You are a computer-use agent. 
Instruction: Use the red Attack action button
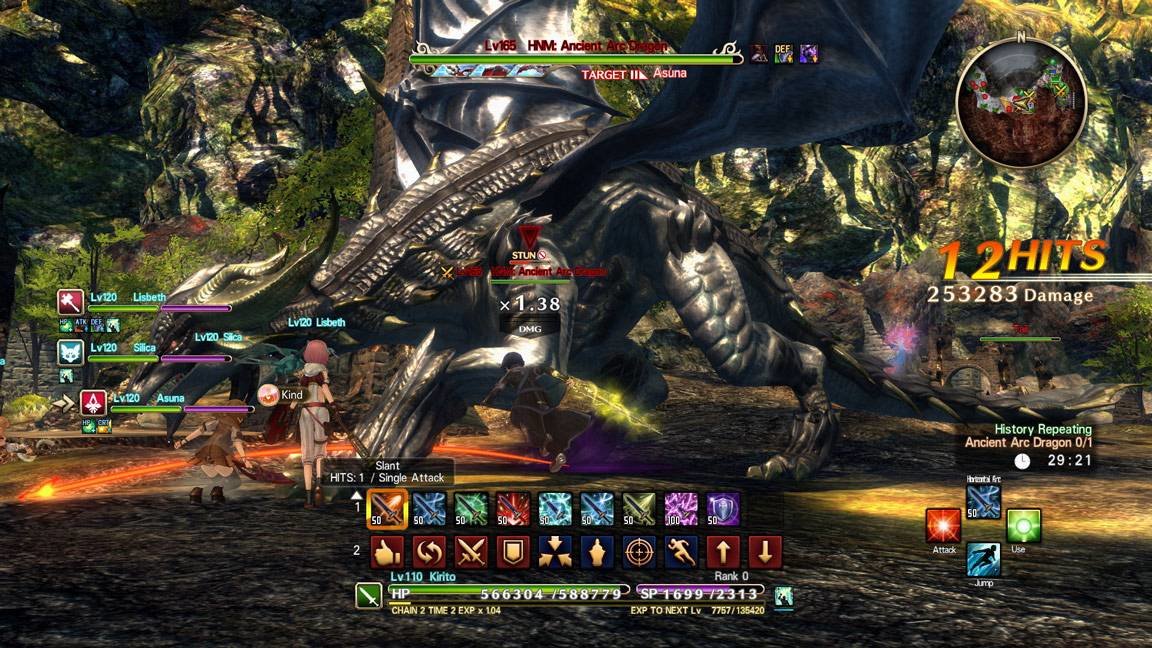click(943, 526)
